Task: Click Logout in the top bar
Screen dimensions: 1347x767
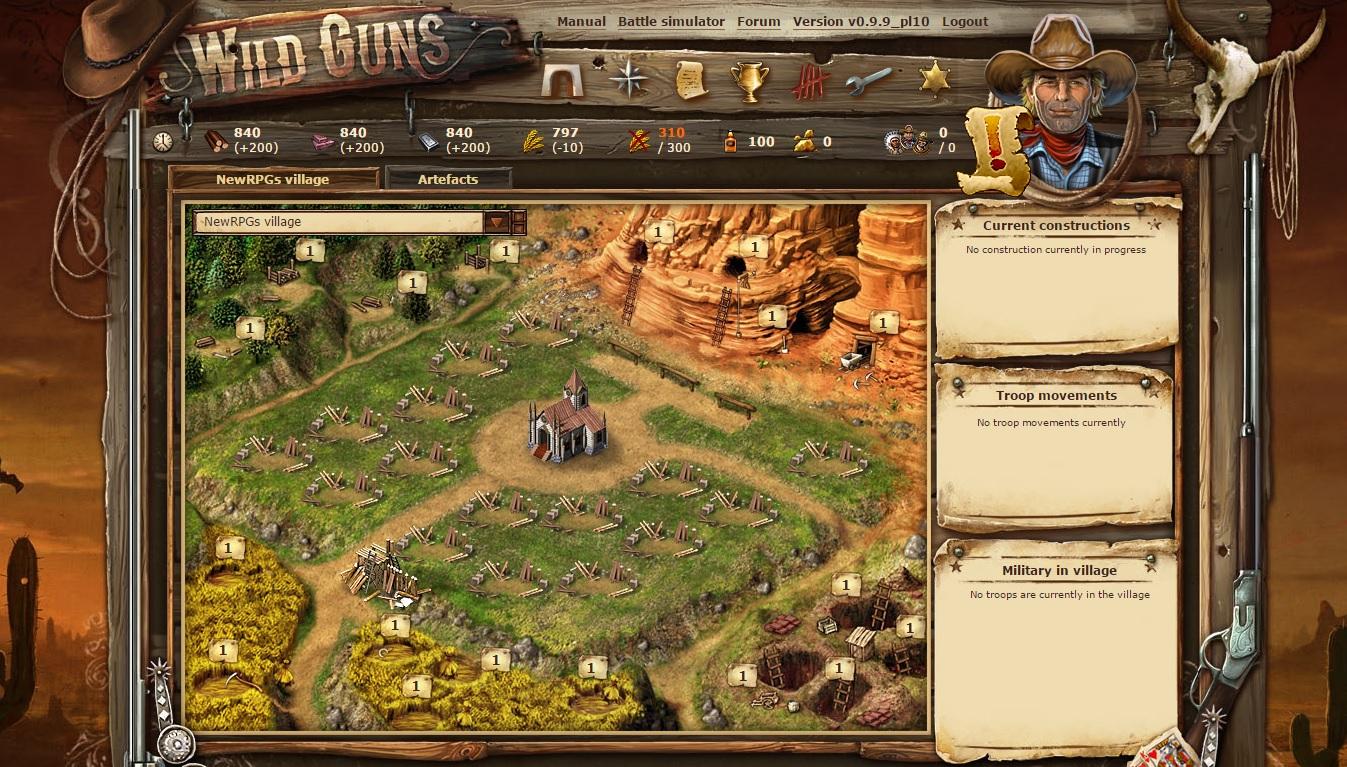Action: click(x=965, y=21)
